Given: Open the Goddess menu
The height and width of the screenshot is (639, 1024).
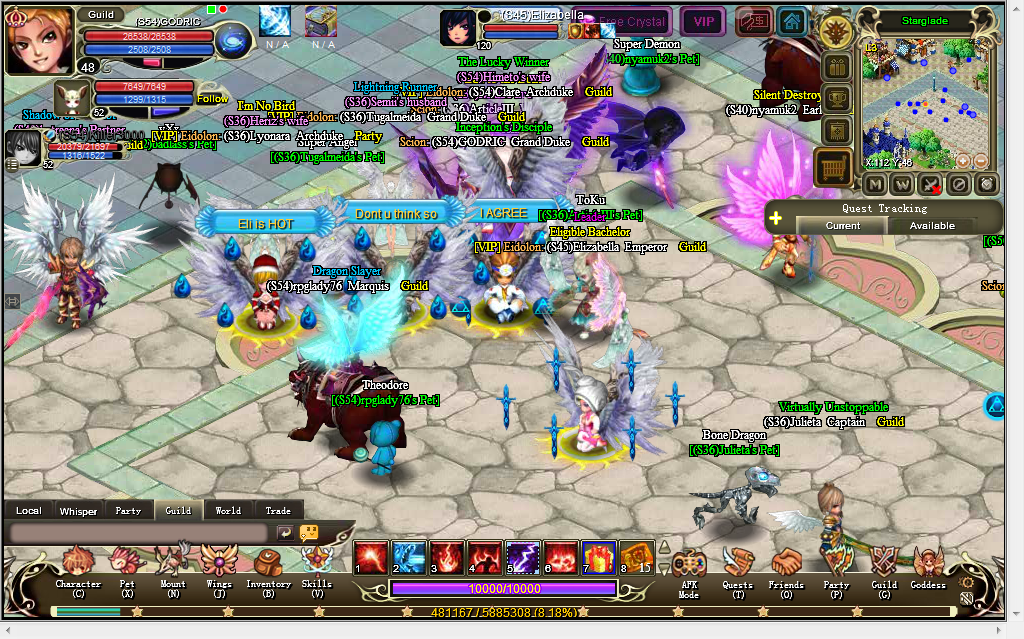Looking at the screenshot, I should pyautogui.click(x=928, y=568).
